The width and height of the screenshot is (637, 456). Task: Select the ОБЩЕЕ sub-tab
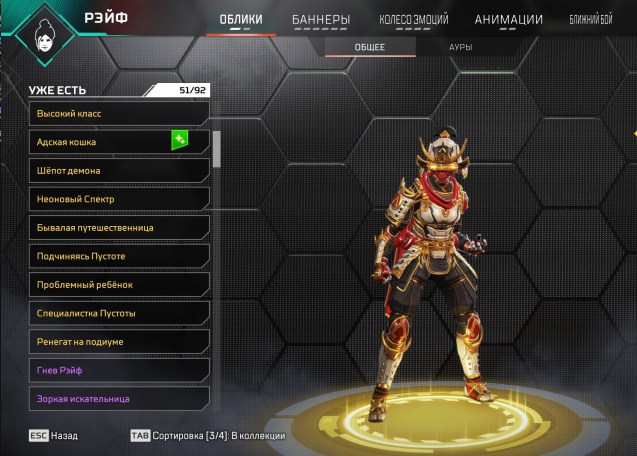click(369, 47)
